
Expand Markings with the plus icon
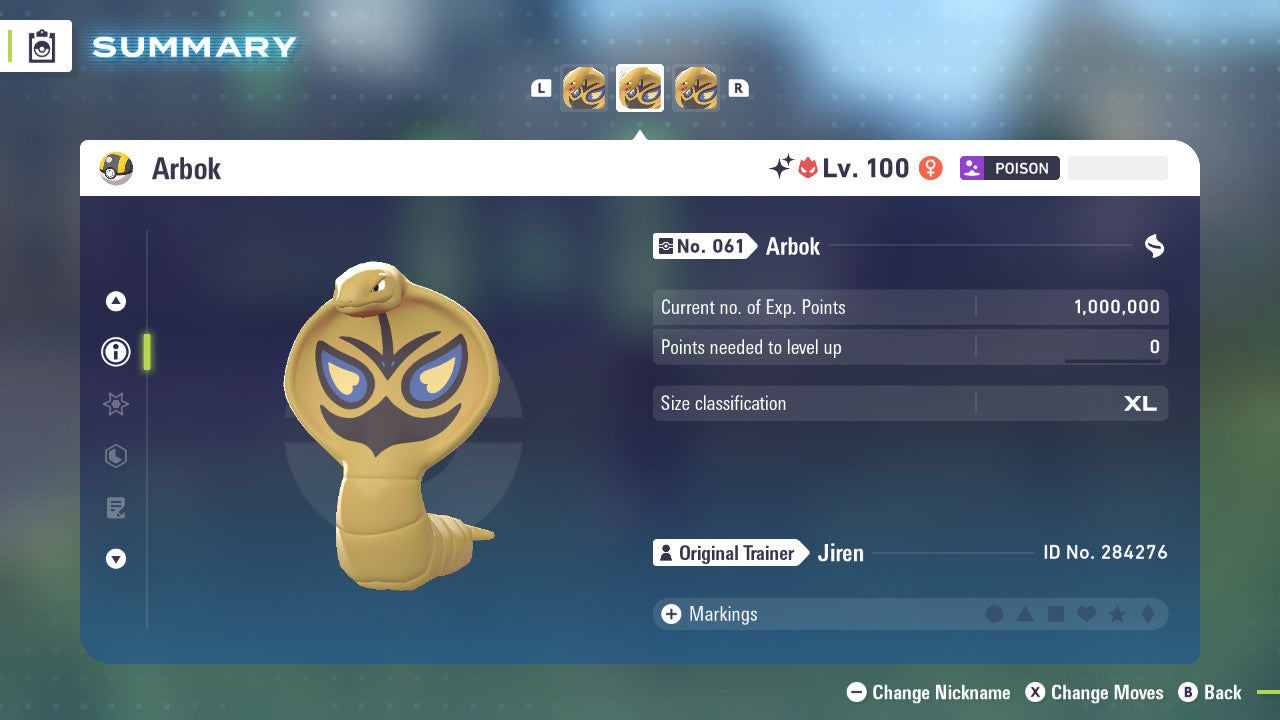(x=671, y=614)
